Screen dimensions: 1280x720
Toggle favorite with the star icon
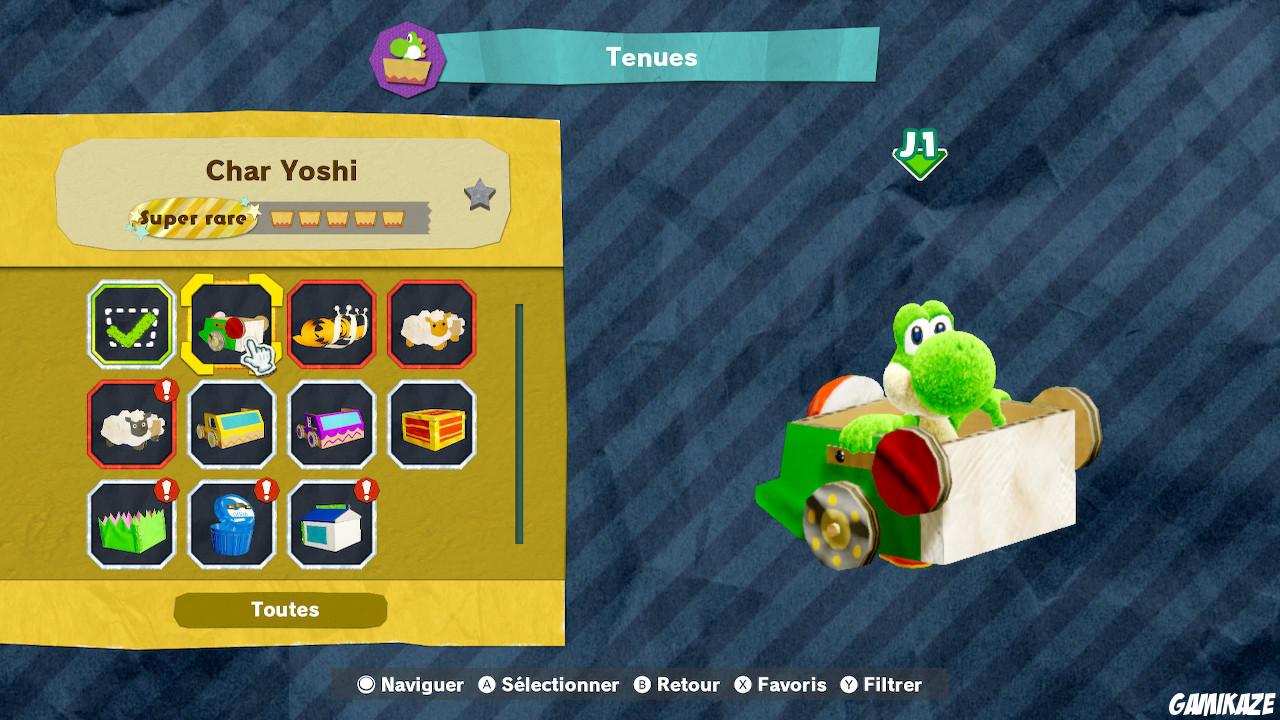coord(481,196)
